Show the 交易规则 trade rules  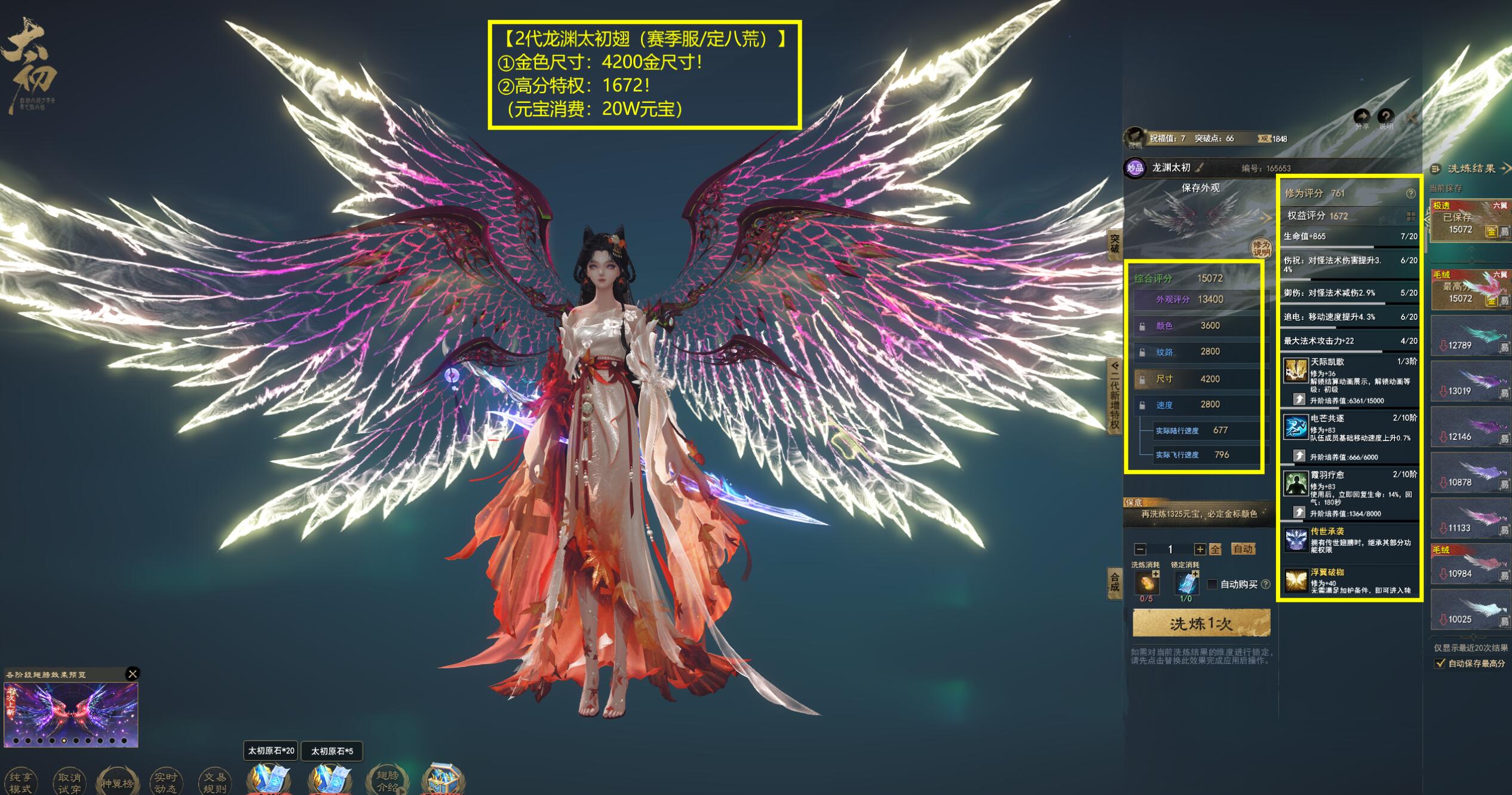(x=214, y=782)
